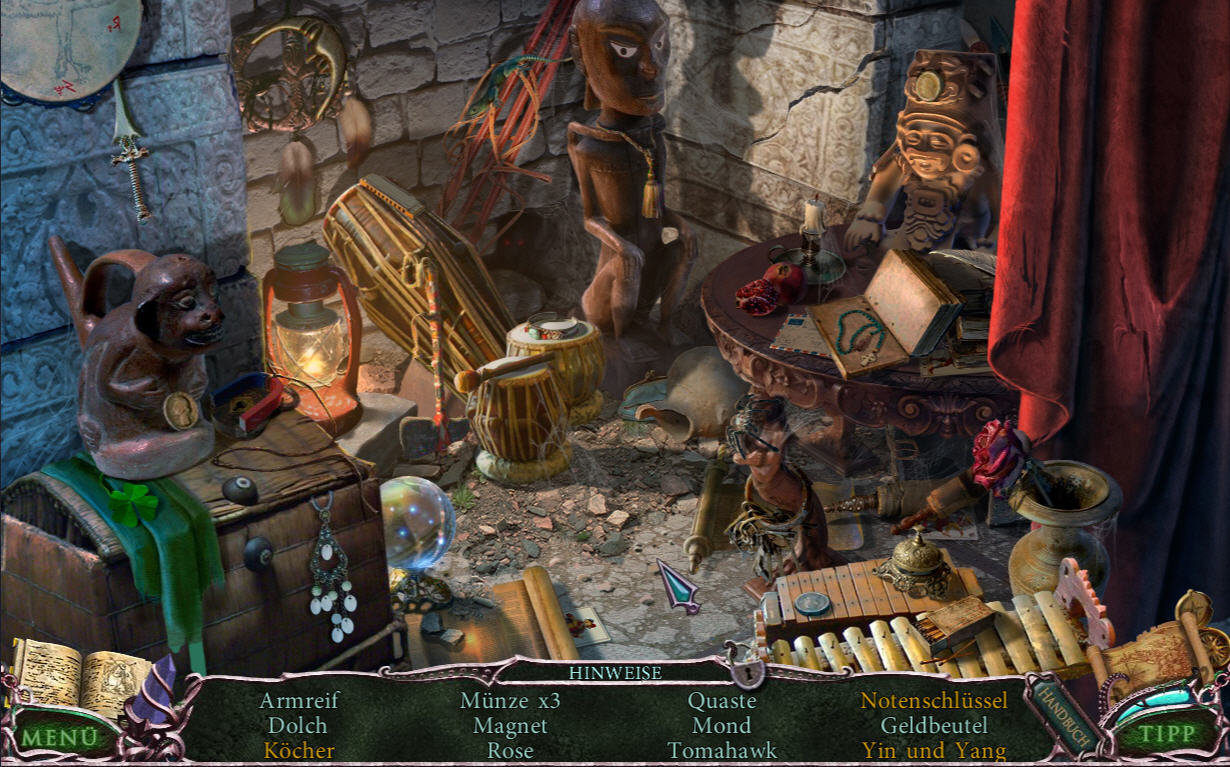The image size is (1230, 767).
Task: Open the MENÜ button
Action: (60, 738)
